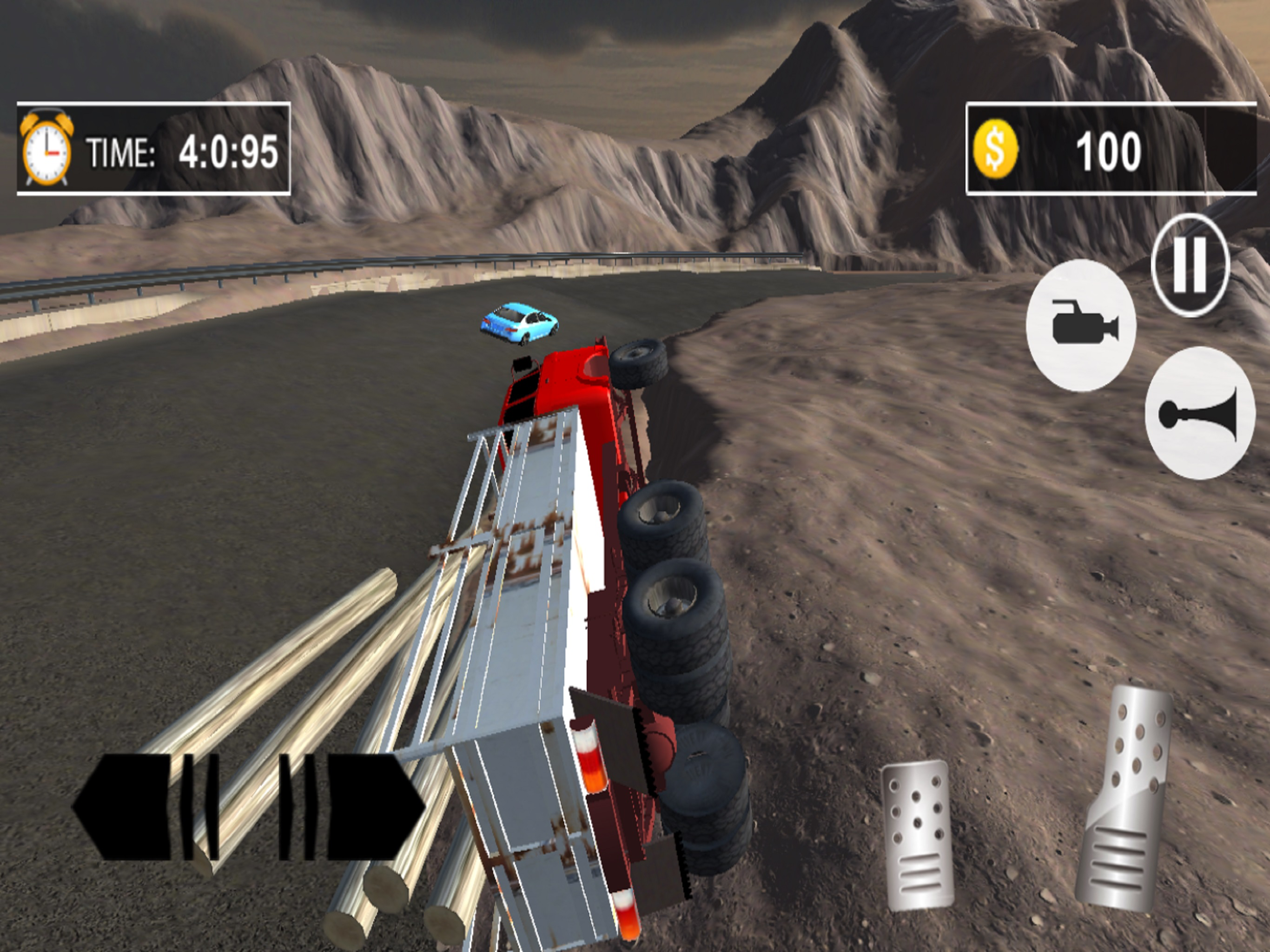Image resolution: width=1270 pixels, height=952 pixels.
Task: Pause the game
Action: 1190,264
